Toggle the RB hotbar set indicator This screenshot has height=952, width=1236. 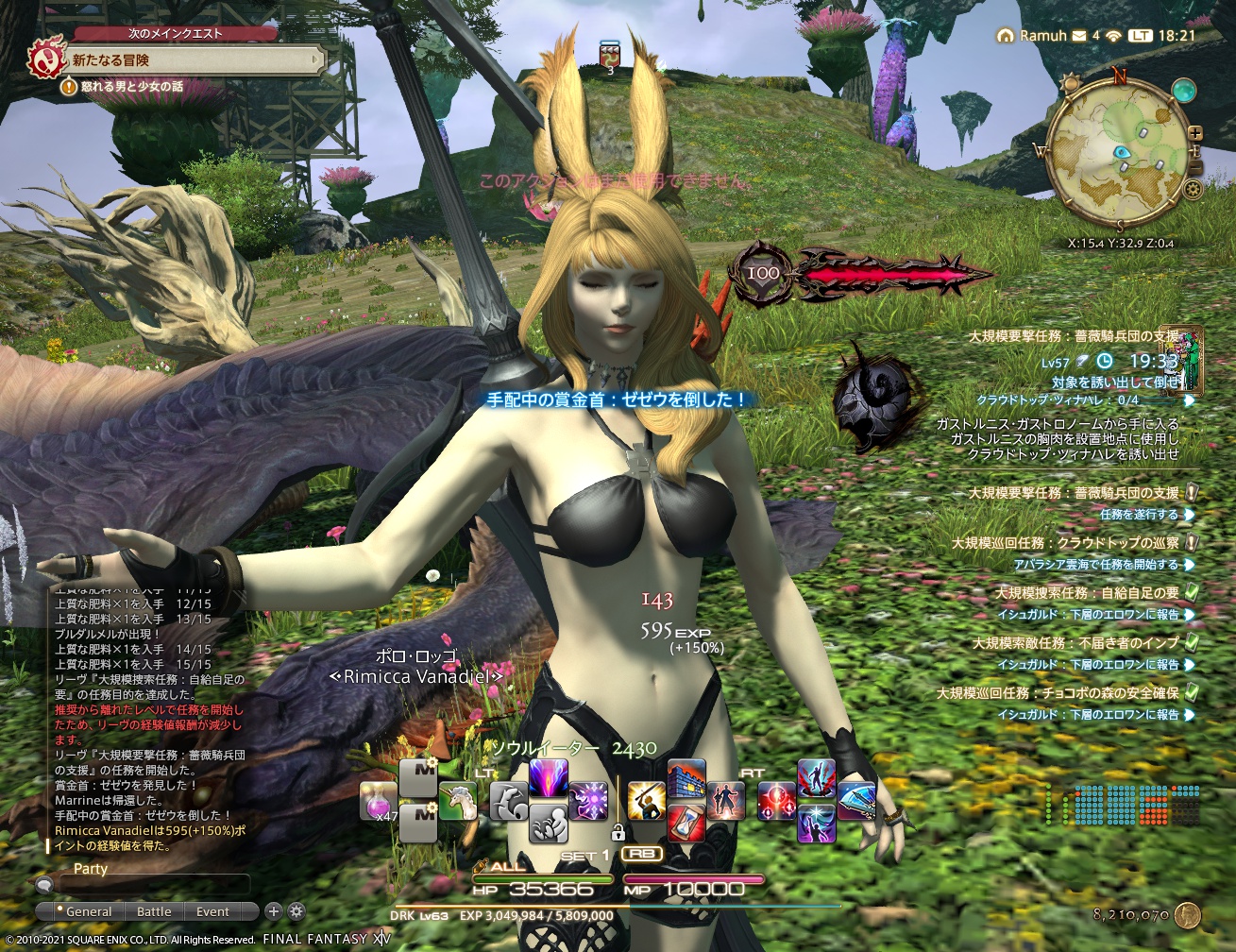click(x=641, y=852)
